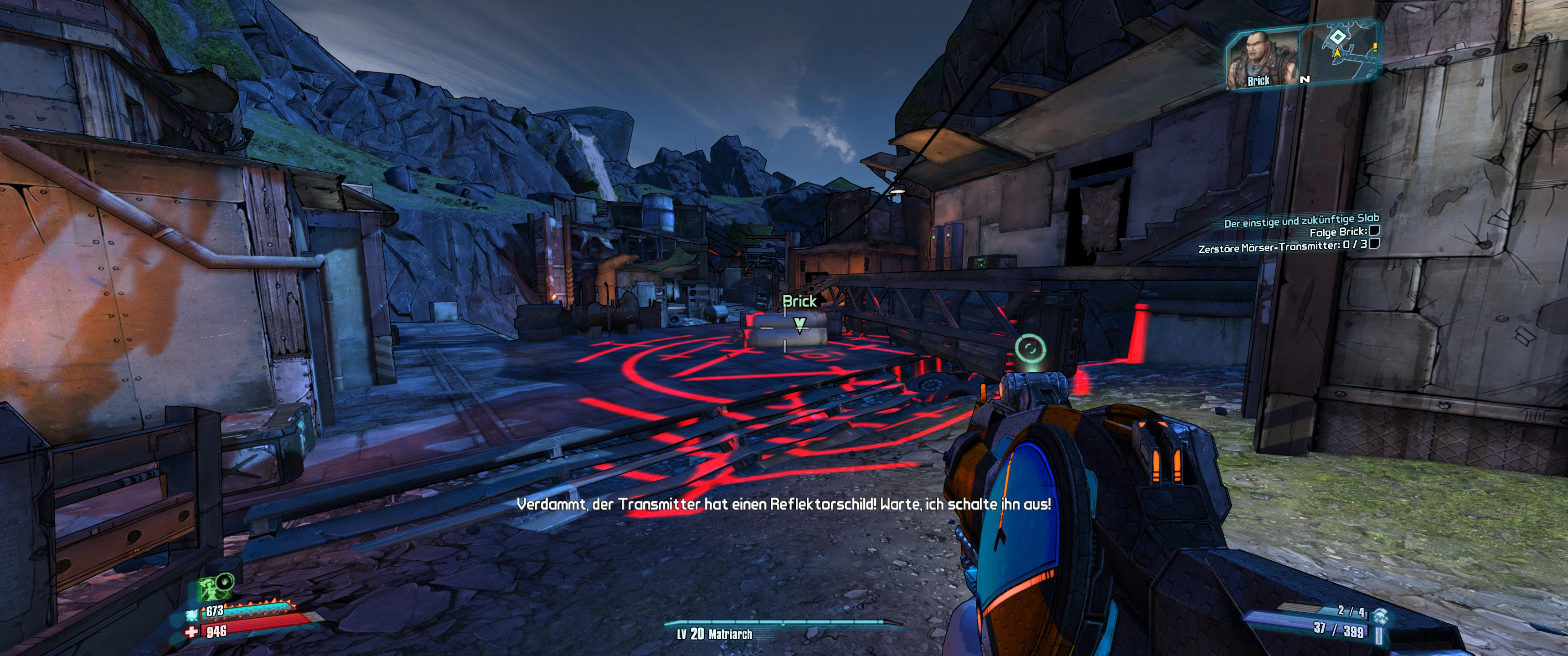Select the yellow exclamation marker on minimap
The image size is (1568, 656).
1374,47
